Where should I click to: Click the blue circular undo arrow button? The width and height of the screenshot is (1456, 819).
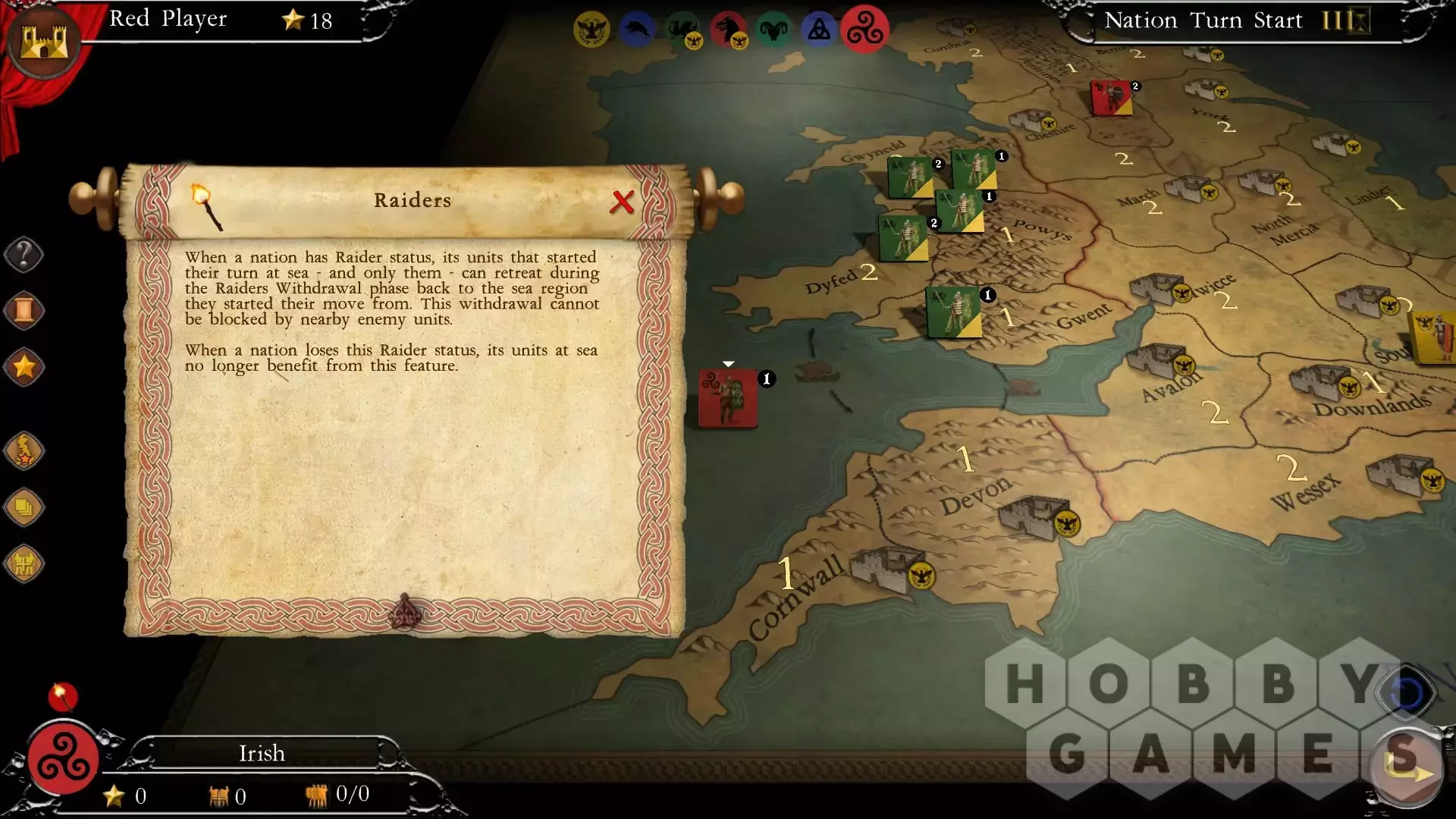pos(1407,693)
